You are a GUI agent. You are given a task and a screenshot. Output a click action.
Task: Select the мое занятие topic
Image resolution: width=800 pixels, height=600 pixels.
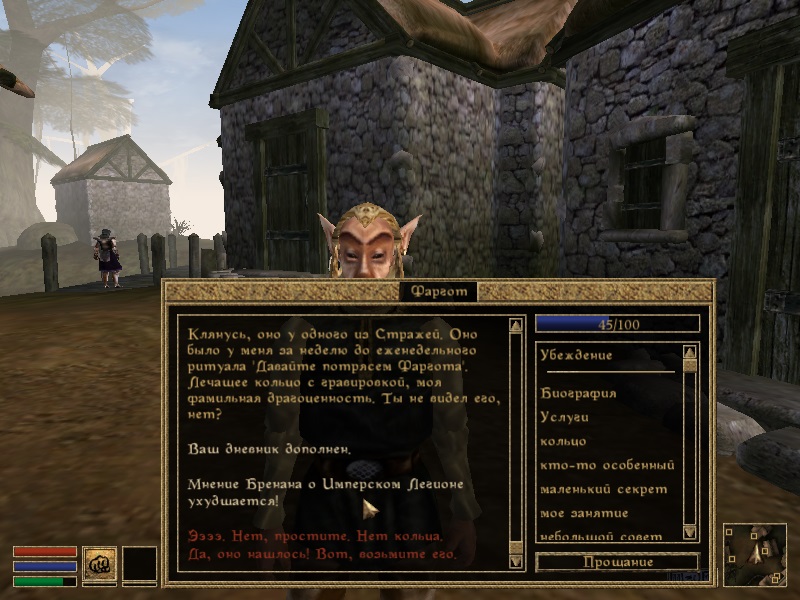click(584, 513)
